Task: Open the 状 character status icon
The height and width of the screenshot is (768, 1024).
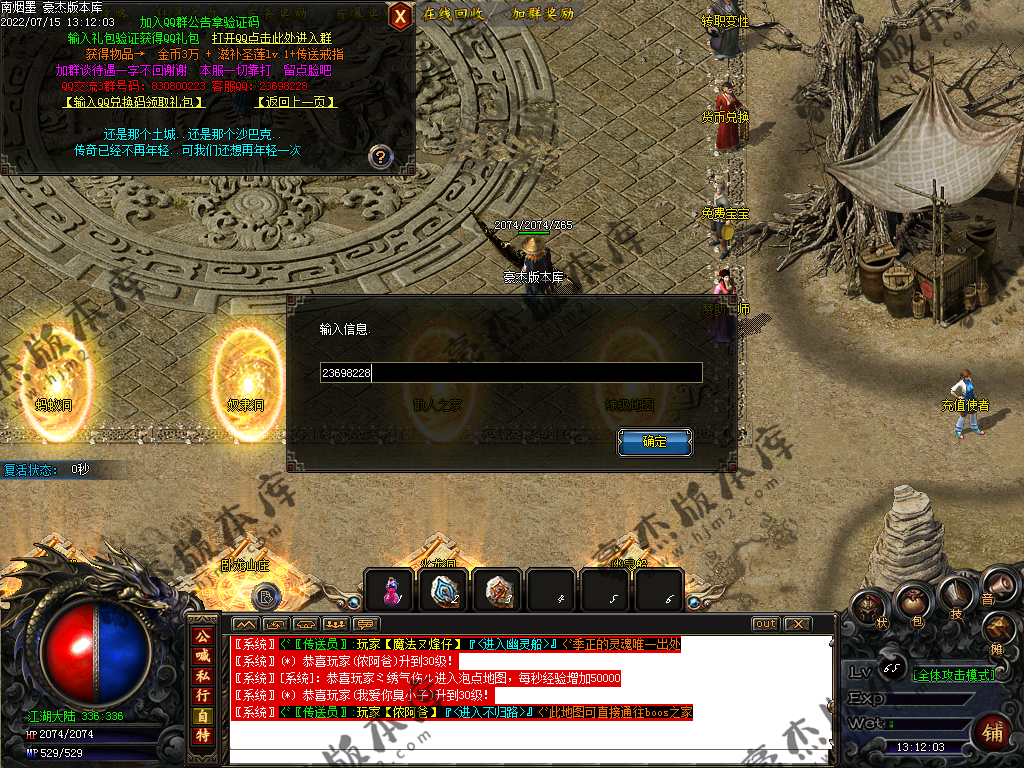Action: [x=869, y=609]
